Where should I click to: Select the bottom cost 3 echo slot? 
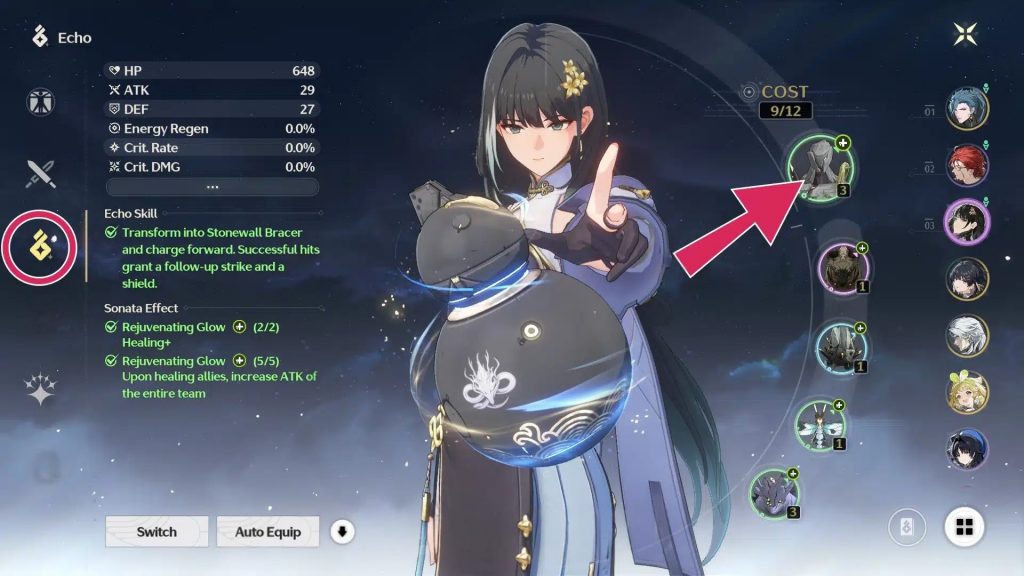[775, 494]
